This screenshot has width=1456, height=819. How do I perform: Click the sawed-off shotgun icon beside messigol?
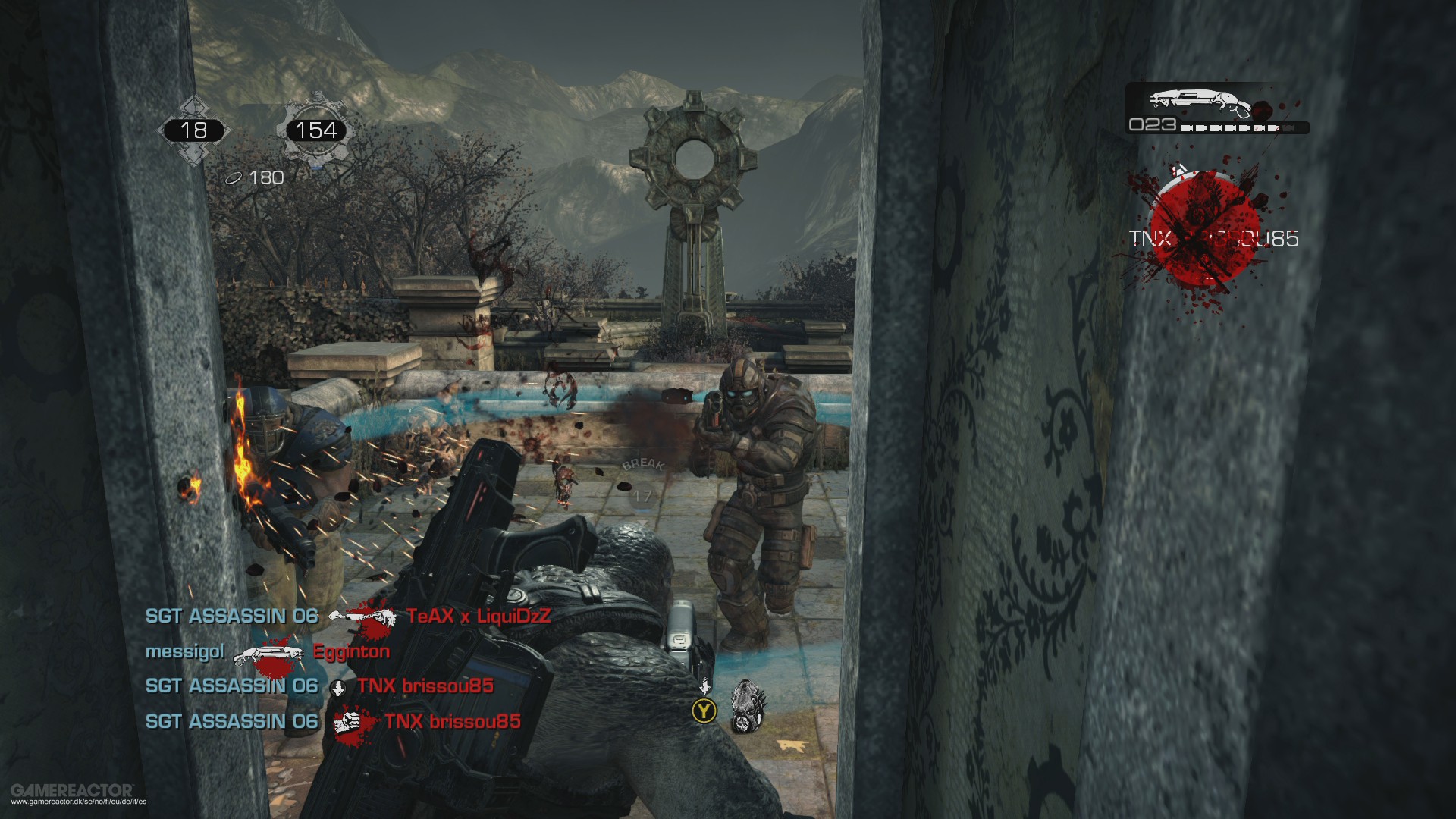[x=269, y=652]
